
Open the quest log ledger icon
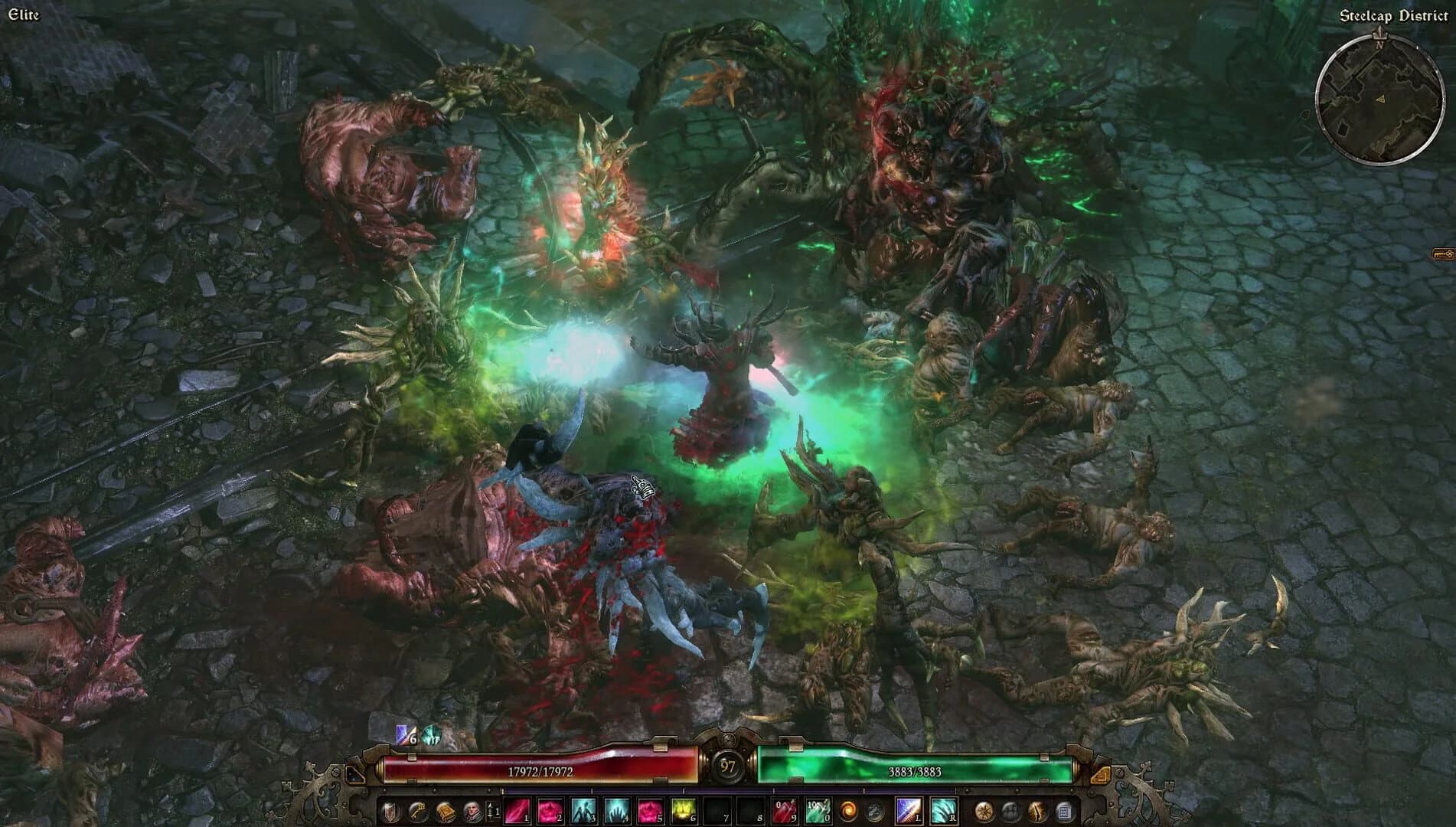point(1065,811)
